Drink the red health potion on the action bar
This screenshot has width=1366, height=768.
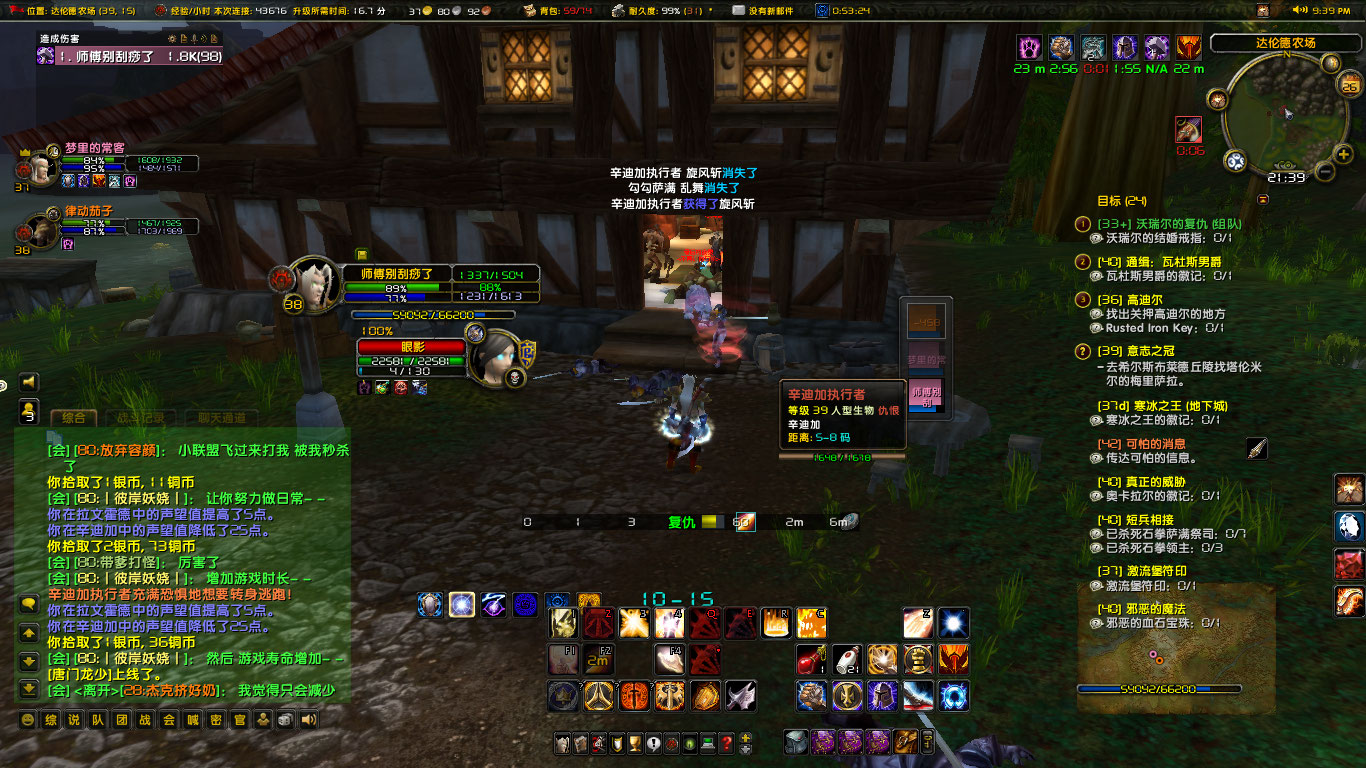tap(809, 660)
